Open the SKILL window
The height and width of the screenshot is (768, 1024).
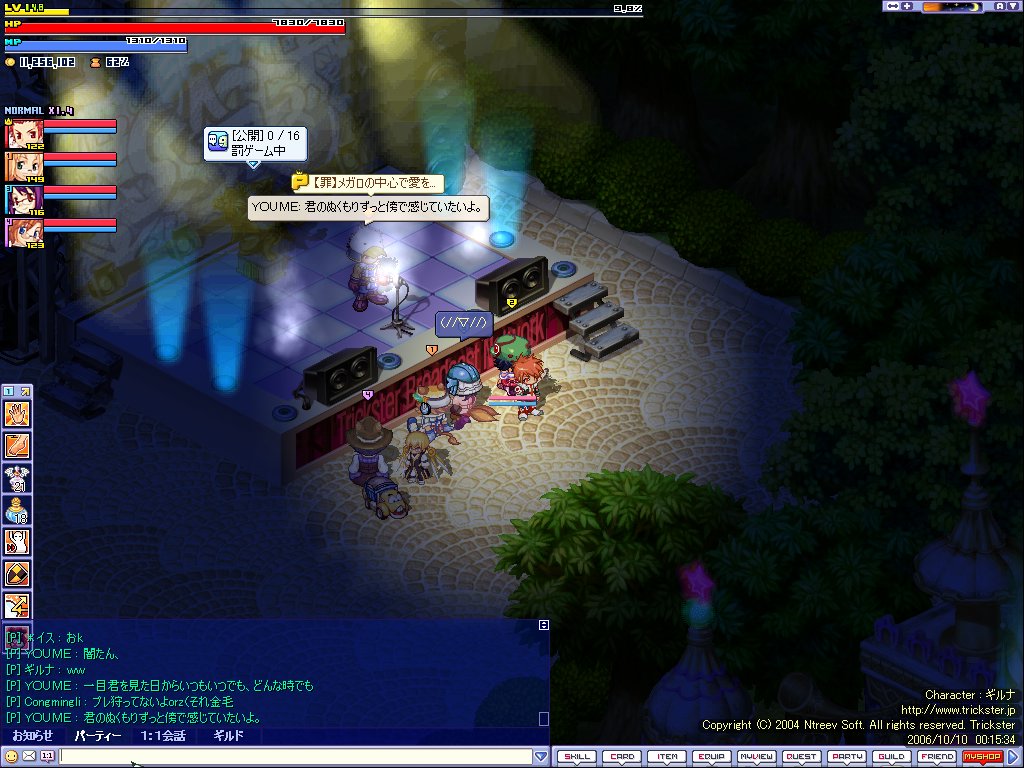tap(577, 757)
